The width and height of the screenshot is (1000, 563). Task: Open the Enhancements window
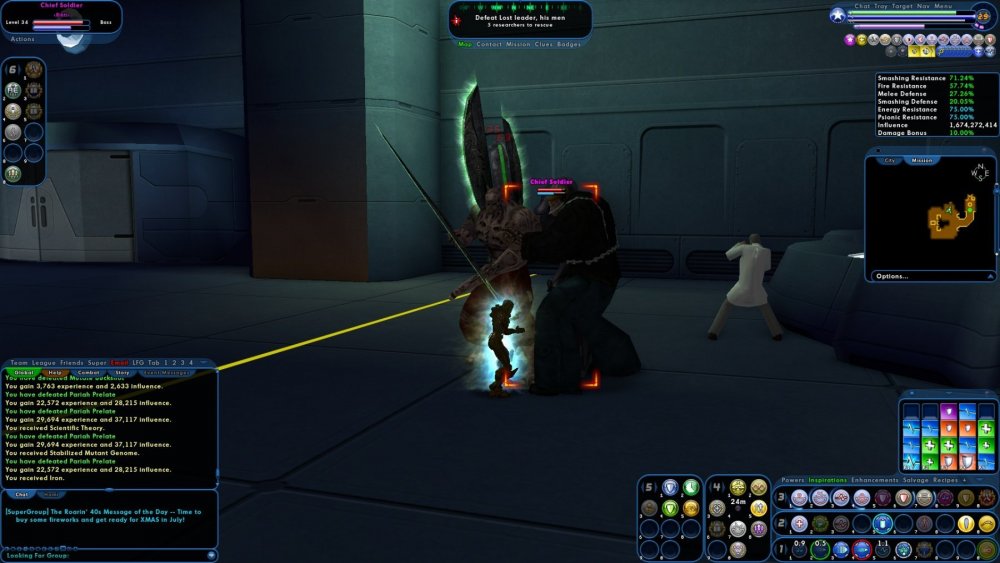pyautogui.click(x=876, y=480)
